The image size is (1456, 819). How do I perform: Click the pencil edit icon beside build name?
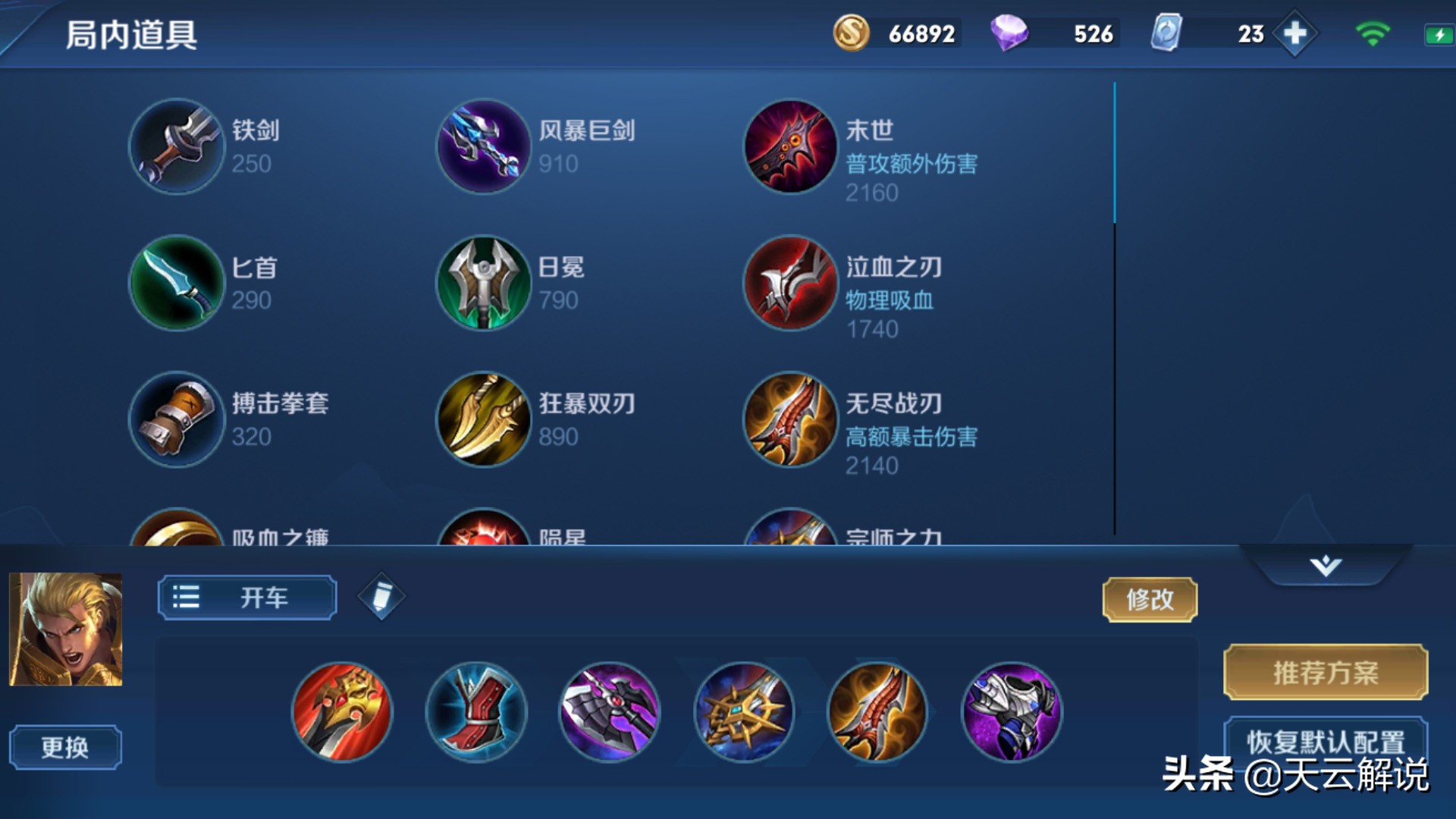coord(381,596)
